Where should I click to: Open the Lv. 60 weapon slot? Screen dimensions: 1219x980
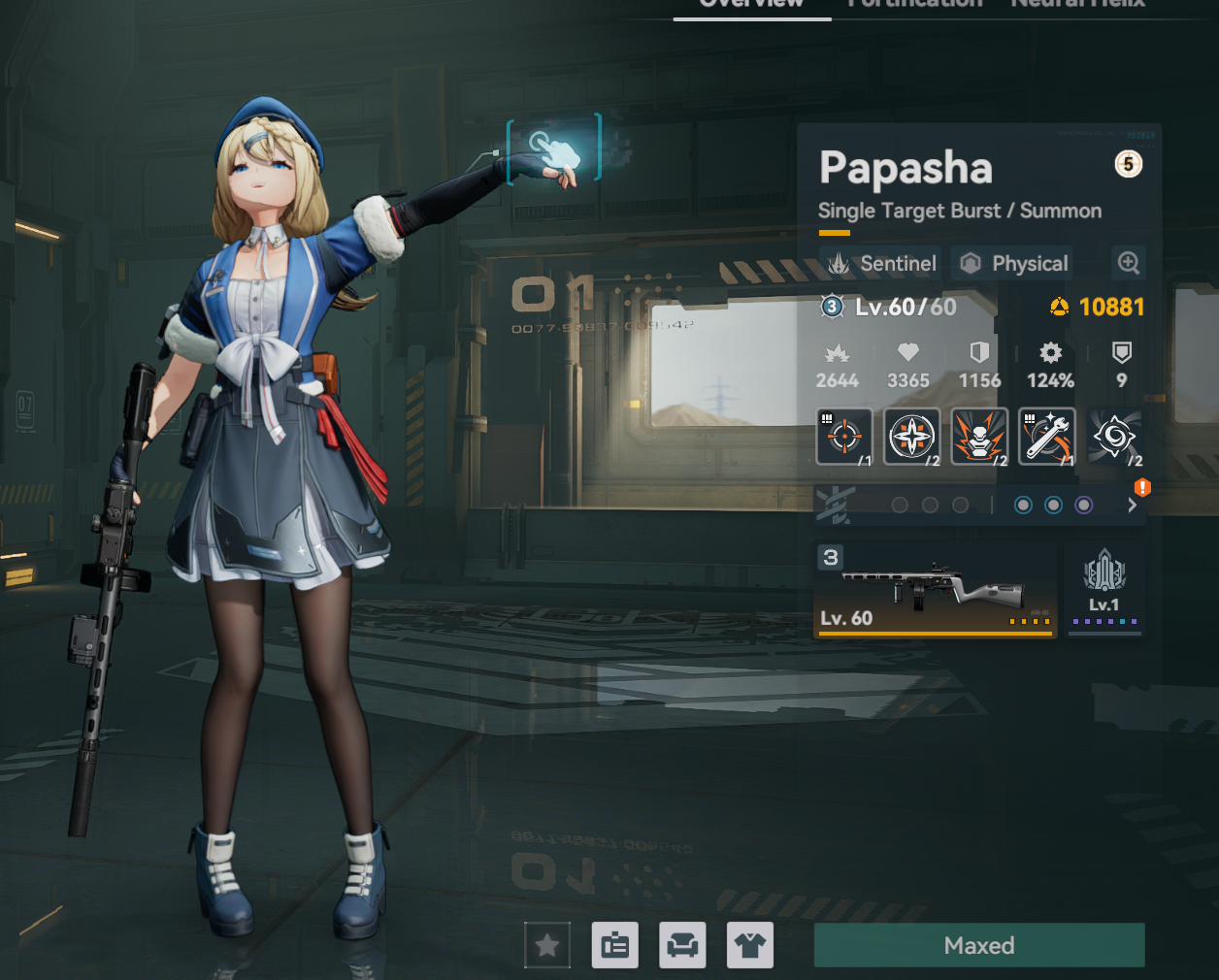[935, 589]
